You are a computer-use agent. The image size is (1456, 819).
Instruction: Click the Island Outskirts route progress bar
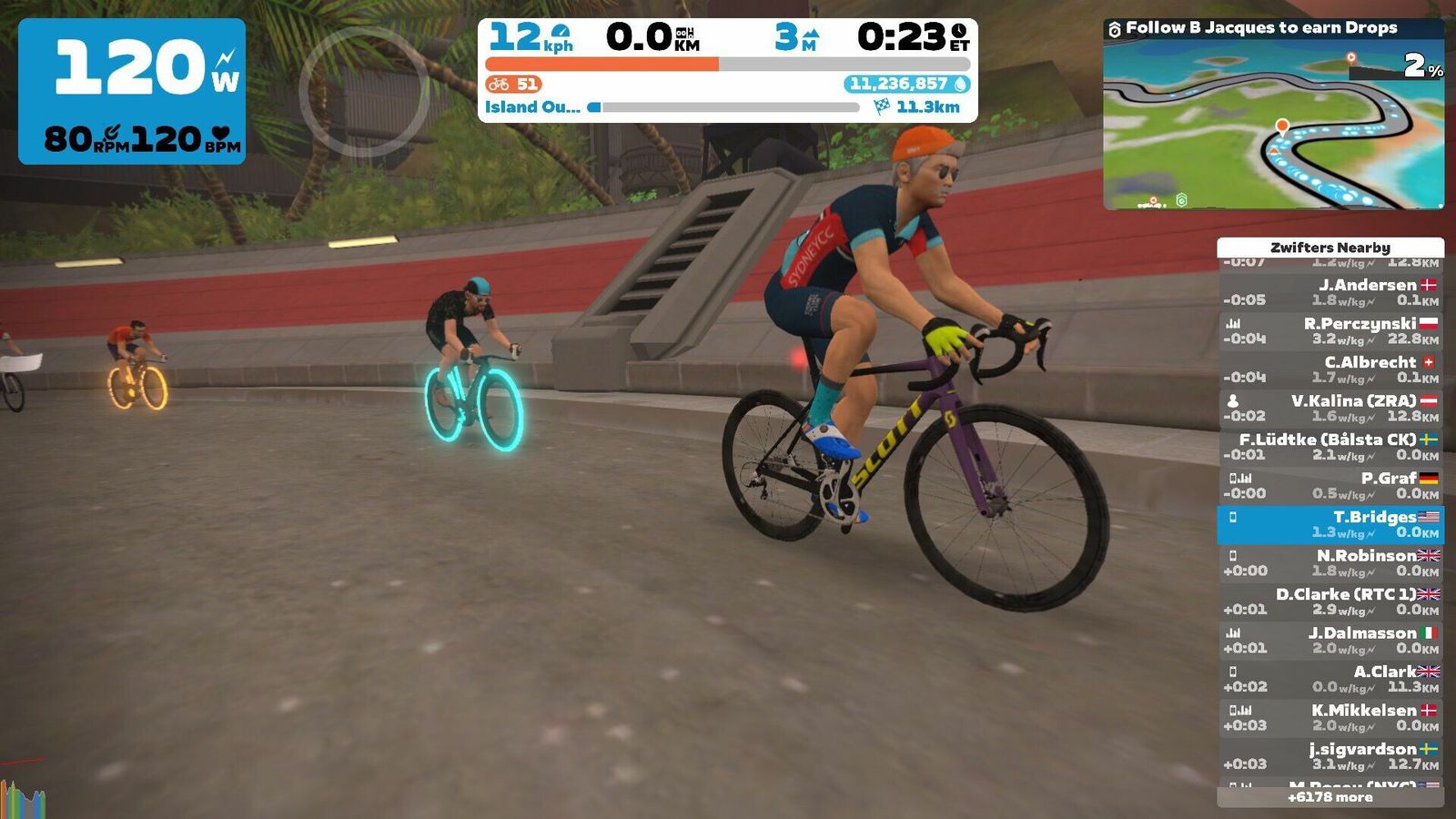(728, 107)
